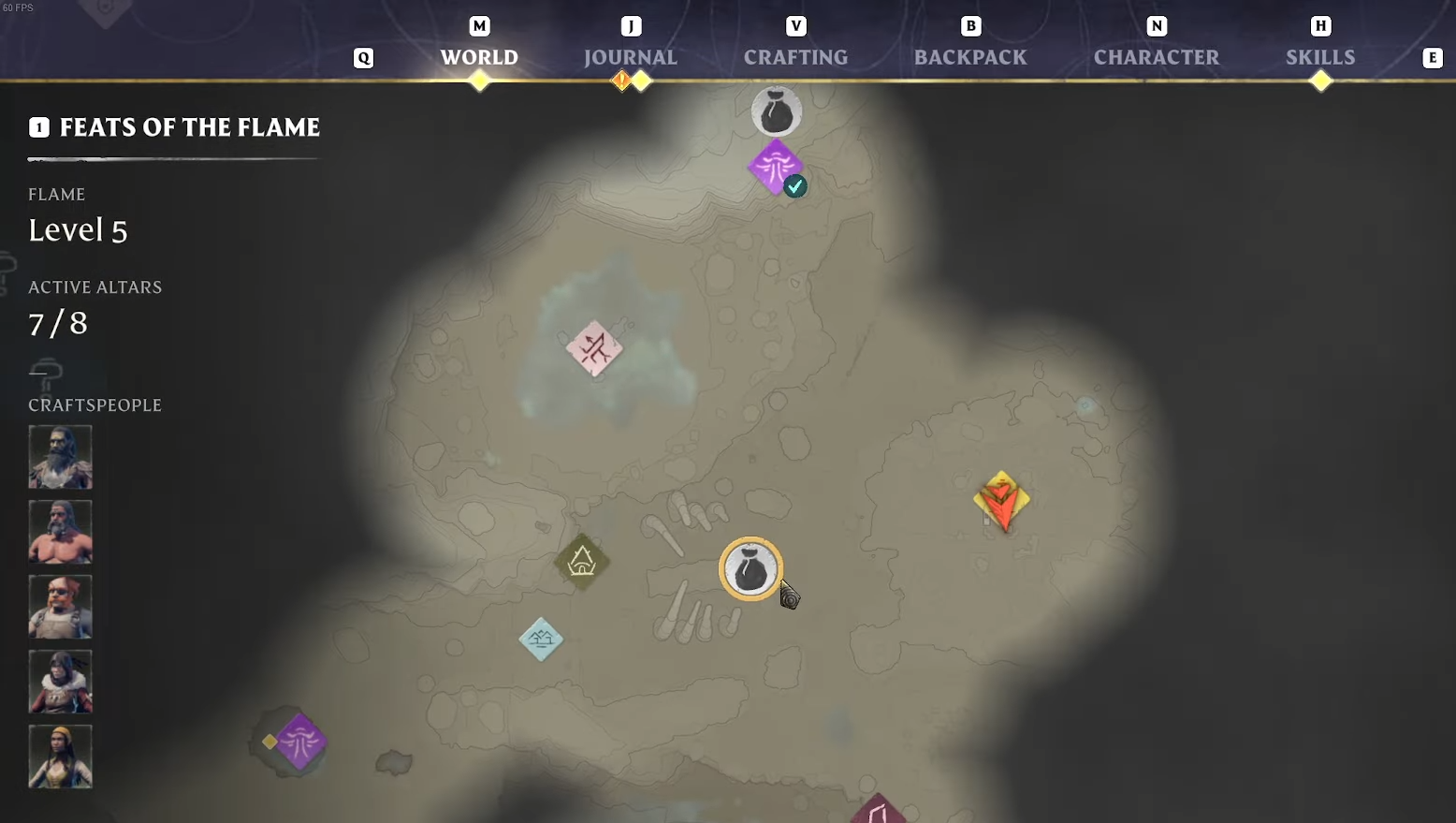Click the pink combat marker near the lake
Image resolution: width=1456 pixels, height=823 pixels.
coord(595,348)
